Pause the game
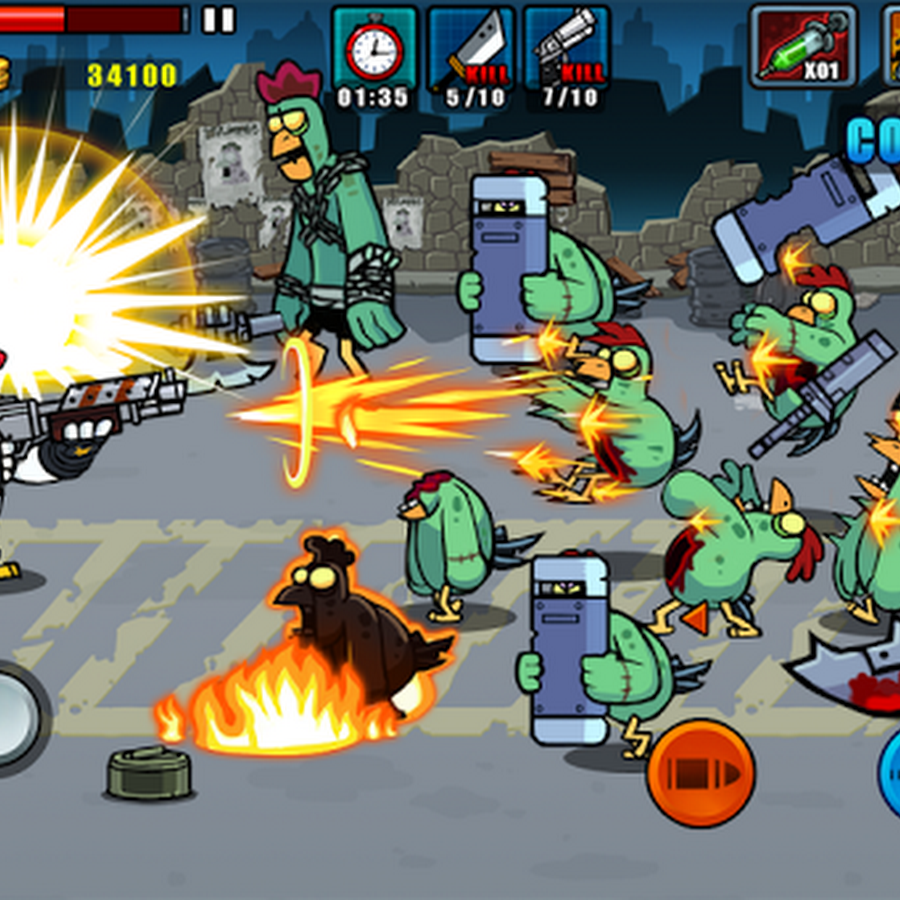The height and width of the screenshot is (900, 900). (x=218, y=19)
